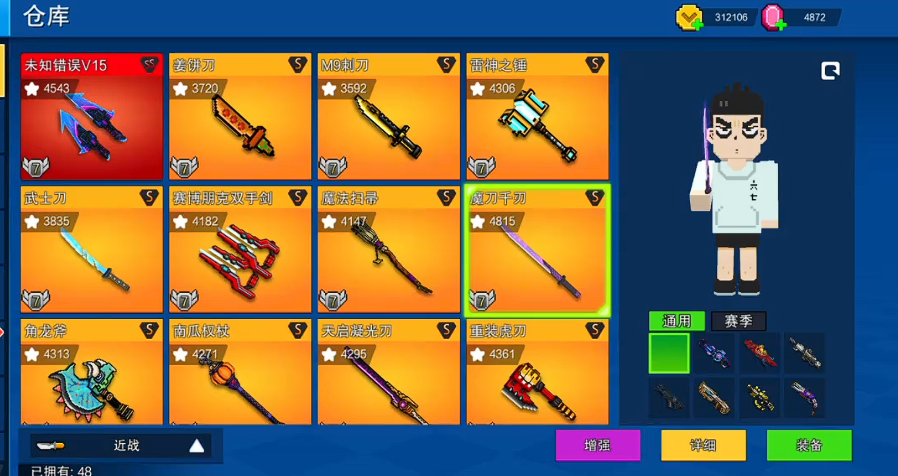Open weapon details with 详细 button
This screenshot has height=476, width=898.
703,445
